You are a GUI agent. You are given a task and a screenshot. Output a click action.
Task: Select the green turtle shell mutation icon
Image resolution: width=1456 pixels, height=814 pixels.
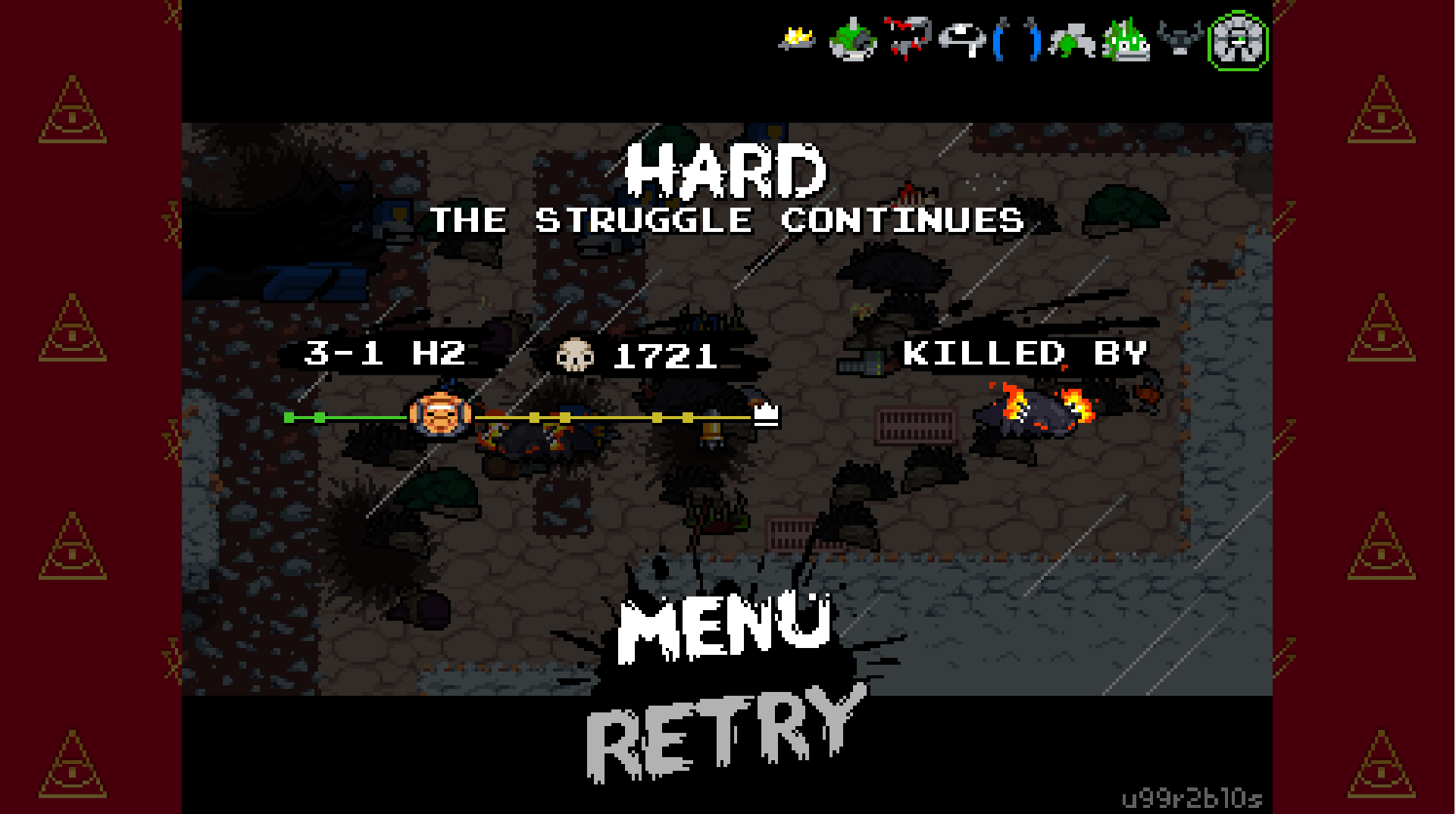coord(851,42)
